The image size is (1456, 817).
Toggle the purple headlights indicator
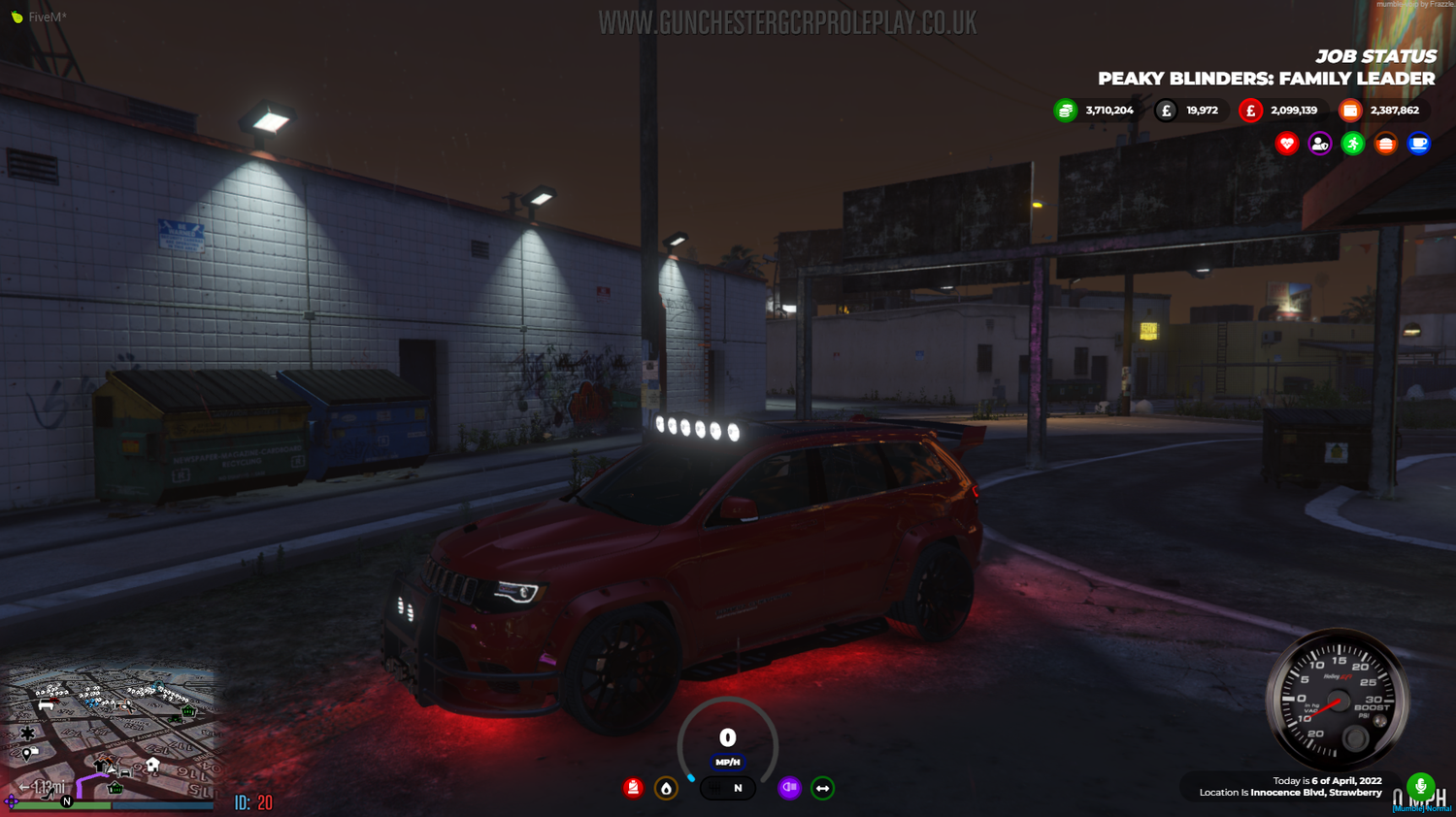(x=789, y=786)
